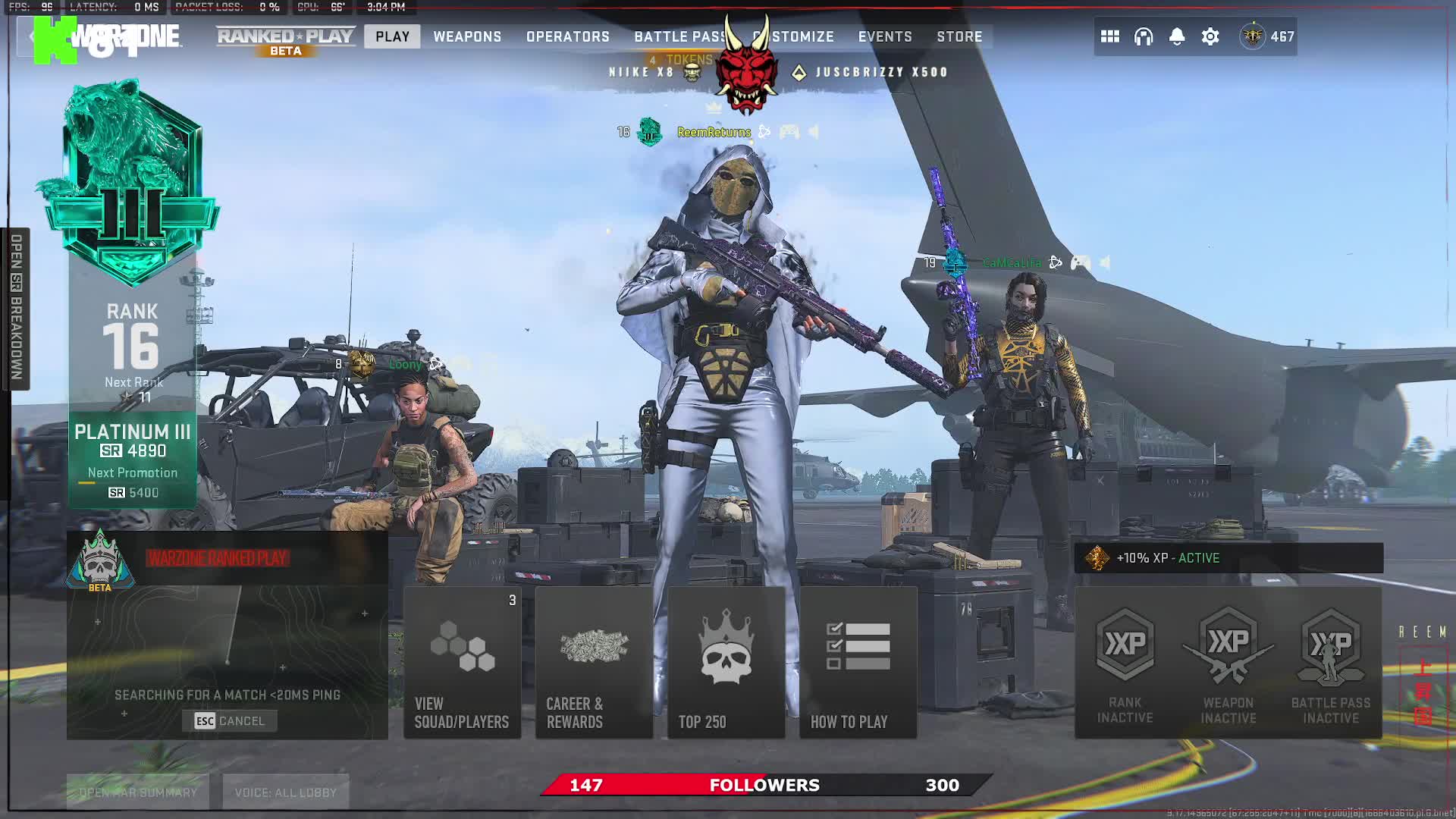Expand the Open SR Breakdown side panel
This screenshot has height=819, width=1456.
(16, 308)
